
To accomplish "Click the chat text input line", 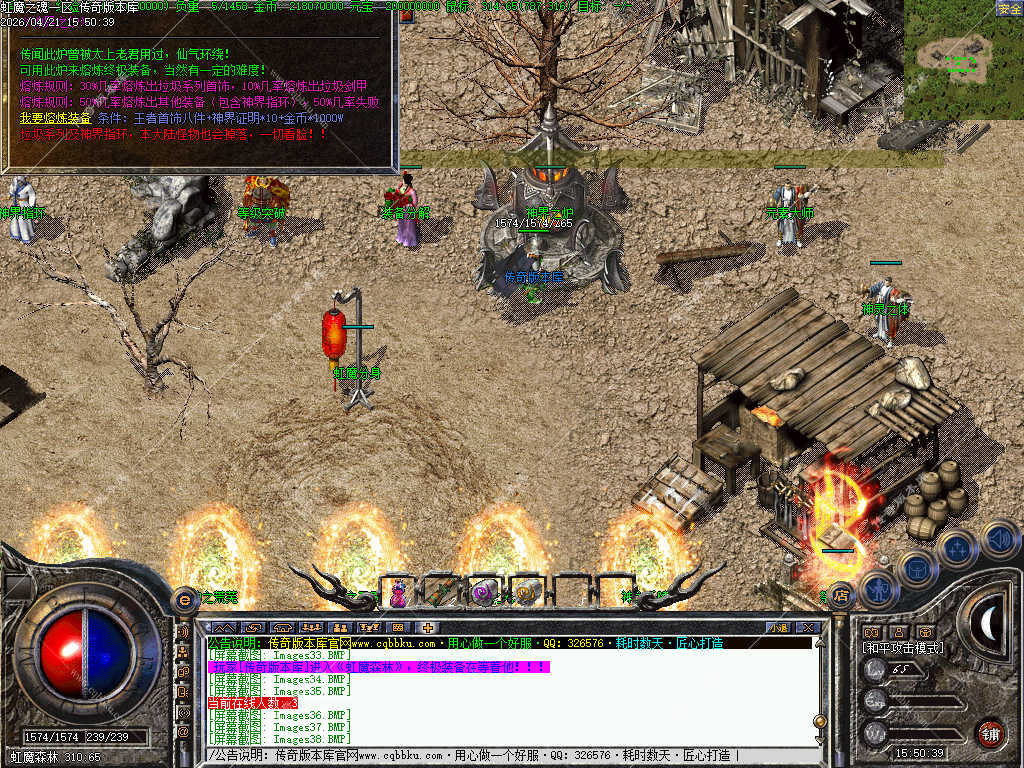I will click(x=500, y=755).
